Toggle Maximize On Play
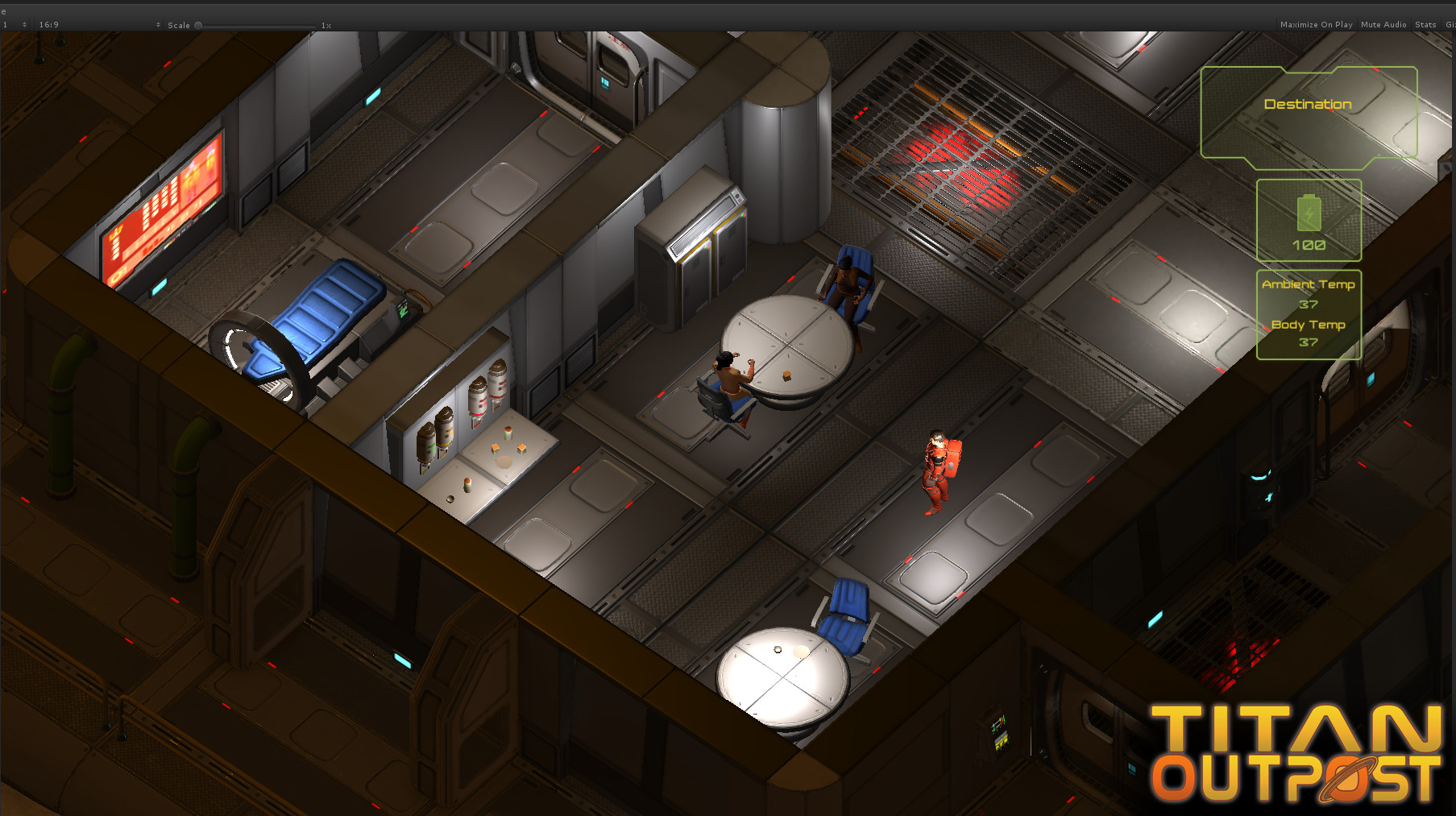The image size is (1456, 816). [1317, 24]
